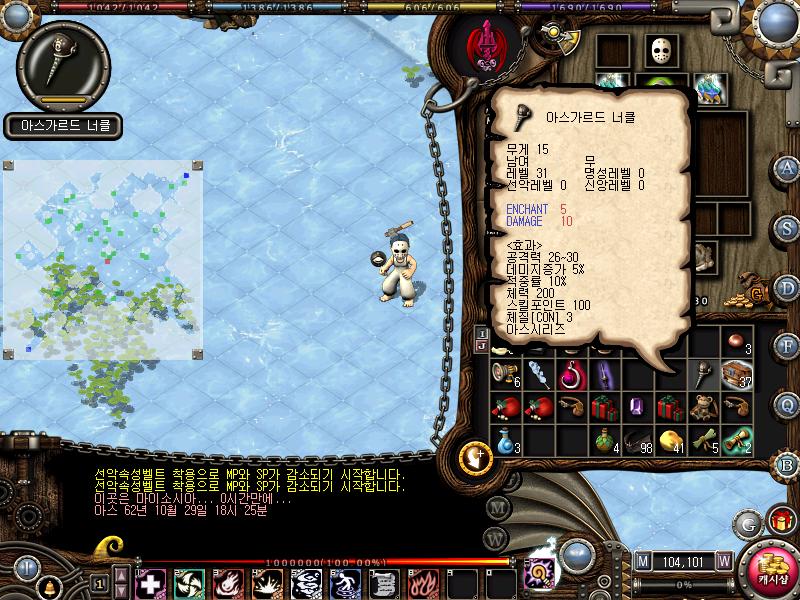
Task: Click the round B side button
Action: tap(788, 463)
